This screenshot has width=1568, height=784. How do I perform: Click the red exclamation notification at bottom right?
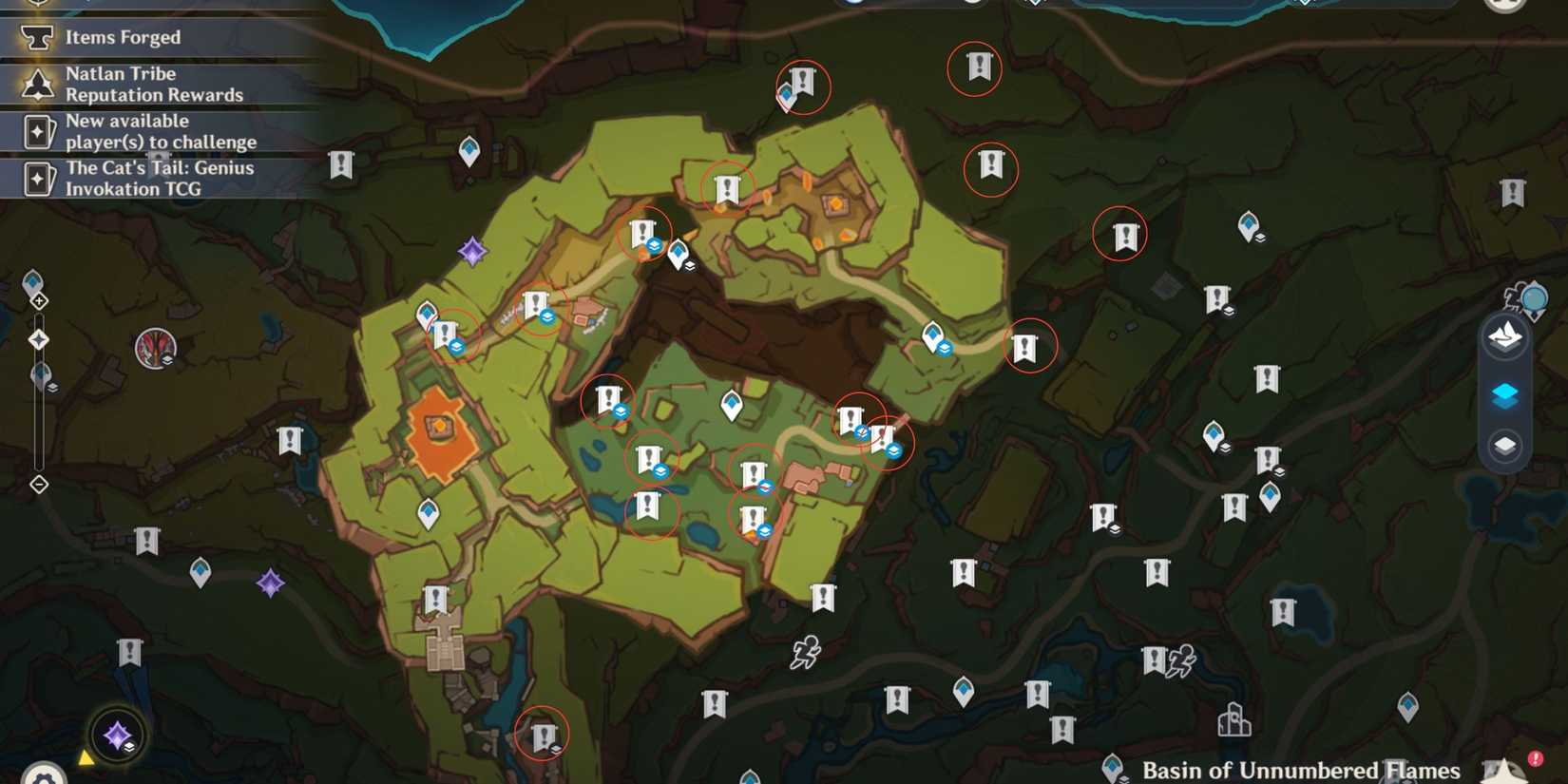[1534, 757]
